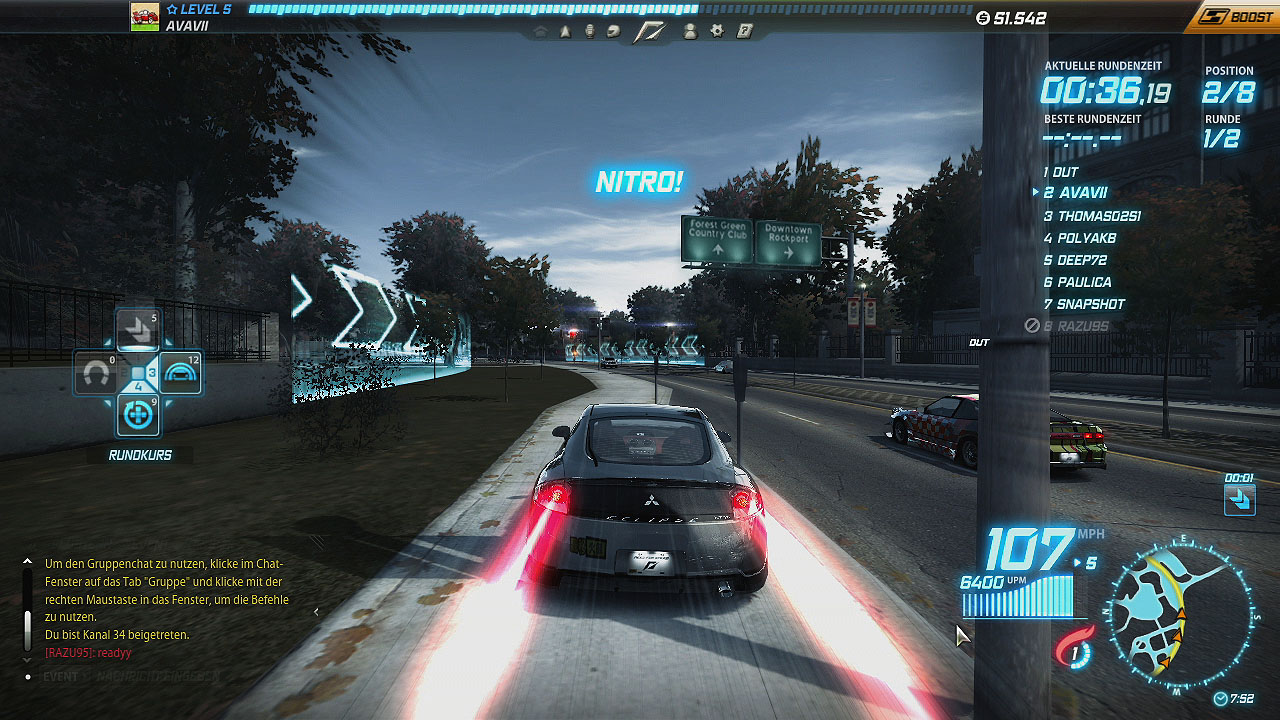Open the driver helmet icon in the toolbar
The height and width of the screenshot is (720, 1280).
[613, 32]
